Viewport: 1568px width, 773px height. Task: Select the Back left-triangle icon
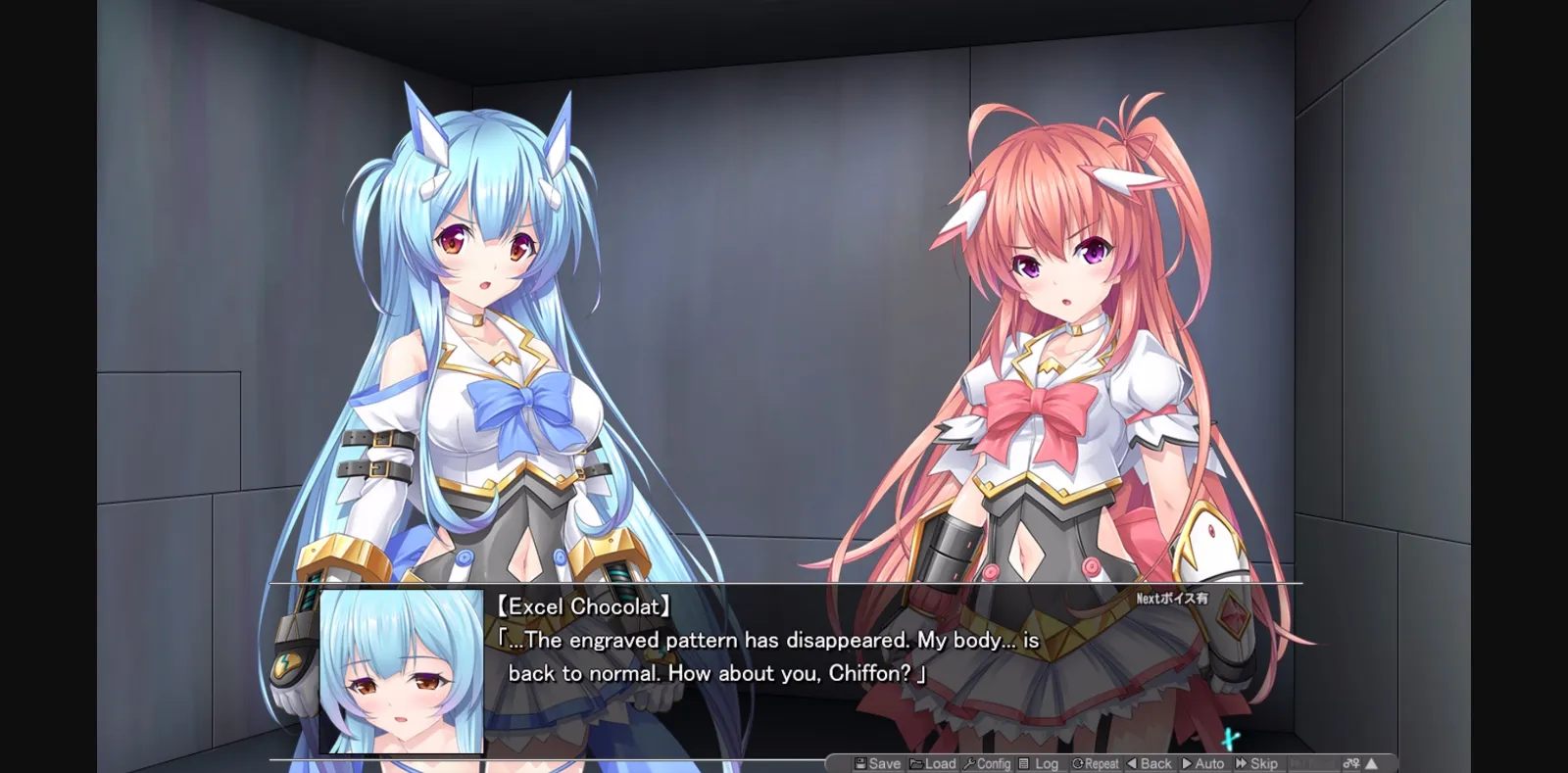(x=1132, y=764)
